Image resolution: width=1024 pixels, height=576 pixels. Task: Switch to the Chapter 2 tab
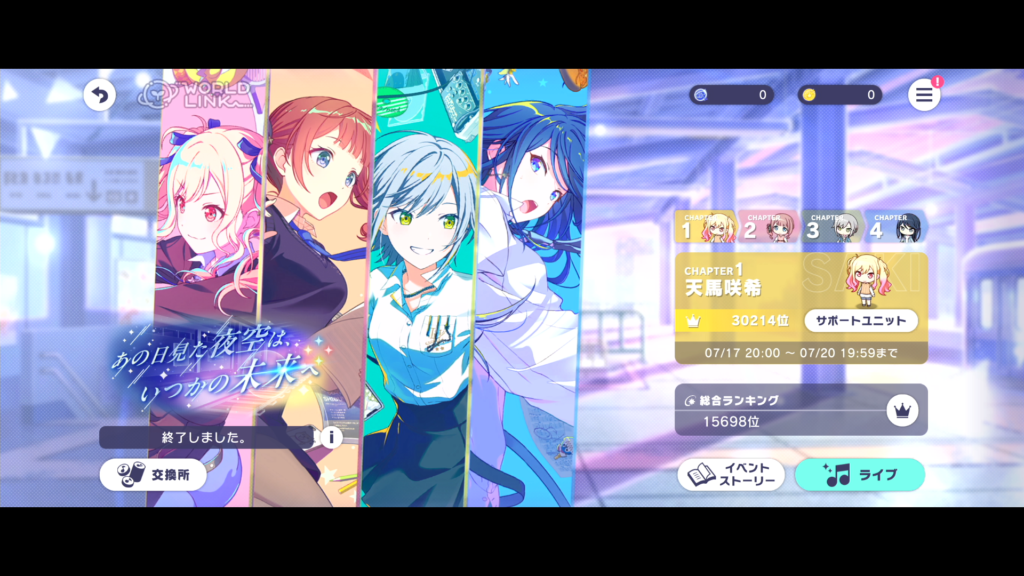point(768,228)
